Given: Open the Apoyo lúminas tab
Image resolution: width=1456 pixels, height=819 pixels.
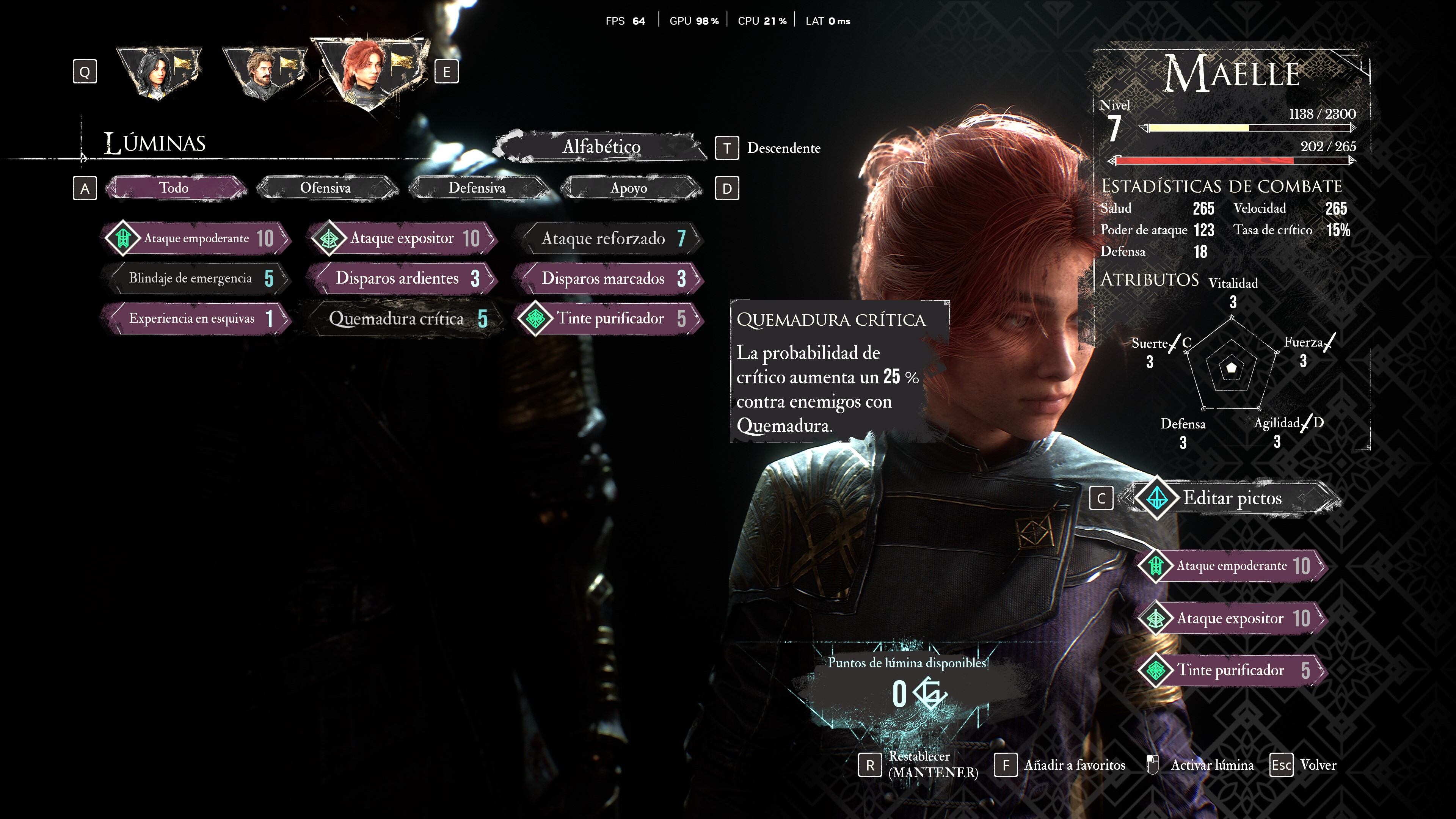Looking at the screenshot, I should [629, 188].
